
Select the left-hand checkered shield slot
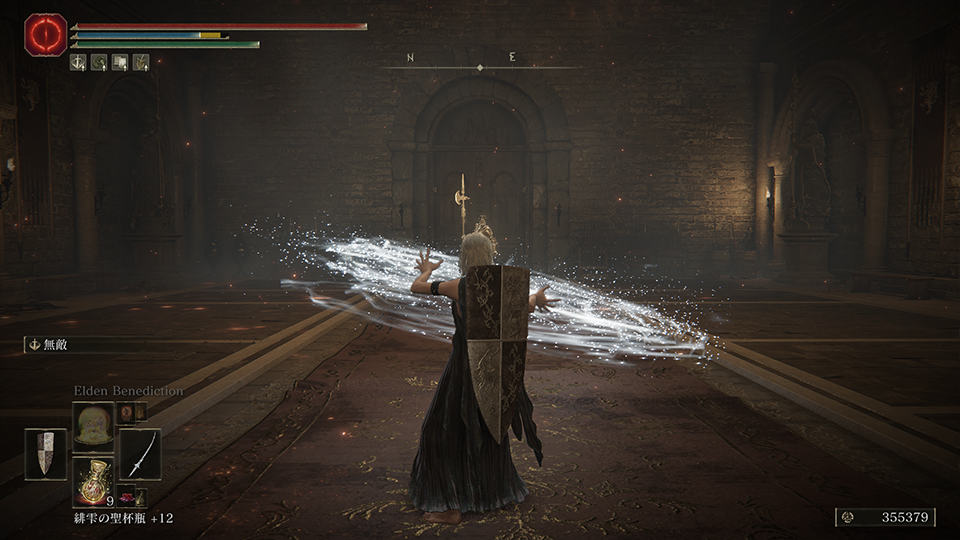[45, 454]
